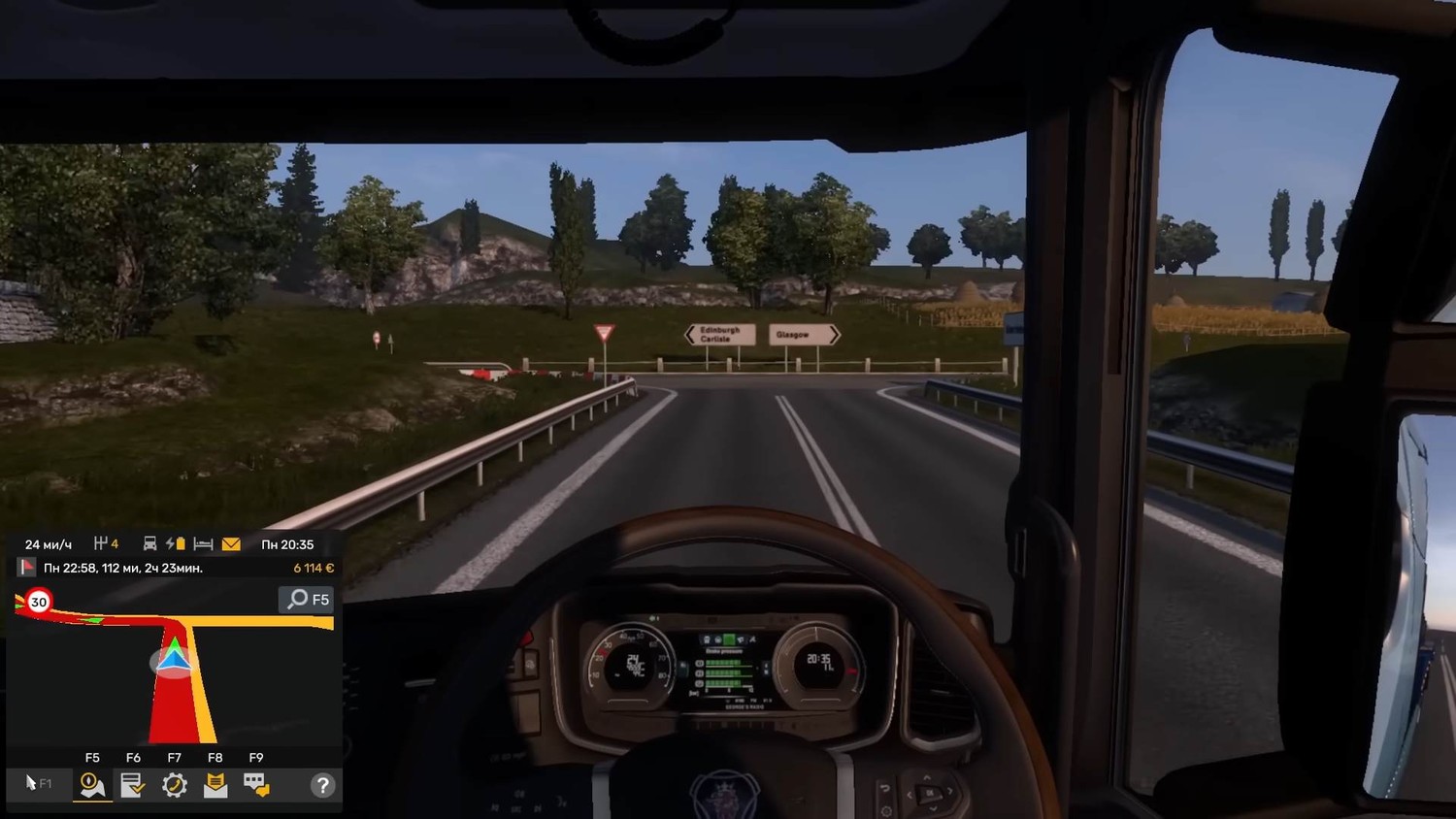Open the navigation map tab

click(92, 785)
